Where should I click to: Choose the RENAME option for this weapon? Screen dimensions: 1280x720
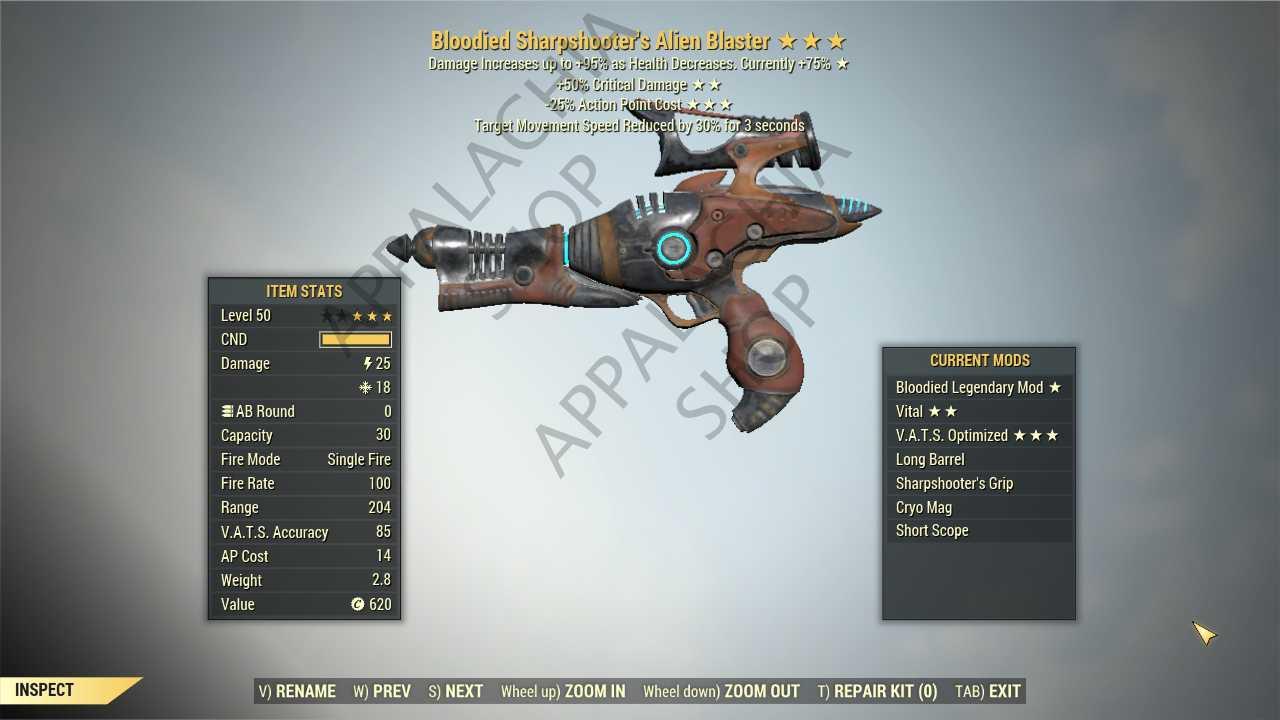tap(297, 691)
